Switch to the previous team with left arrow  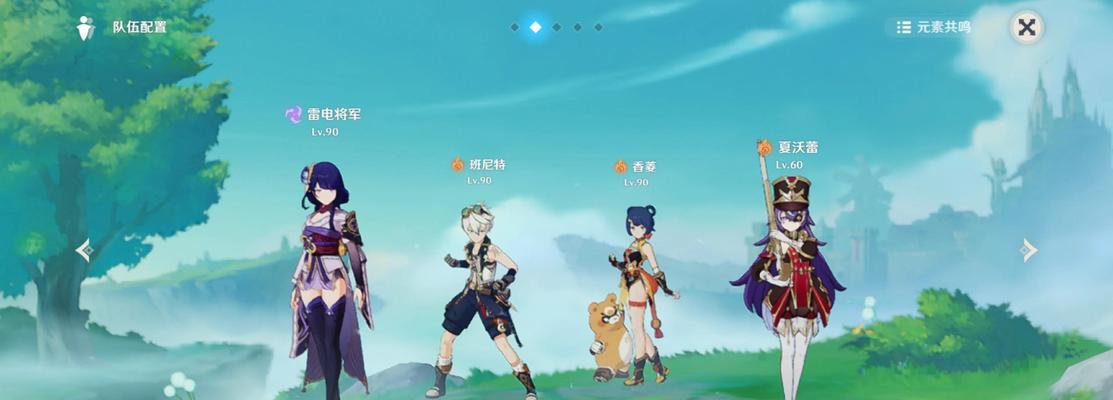click(x=85, y=250)
